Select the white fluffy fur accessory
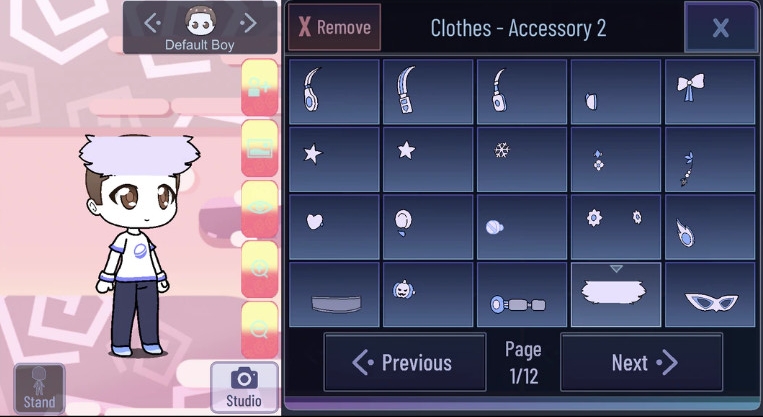The width and height of the screenshot is (763, 417). pos(615,294)
